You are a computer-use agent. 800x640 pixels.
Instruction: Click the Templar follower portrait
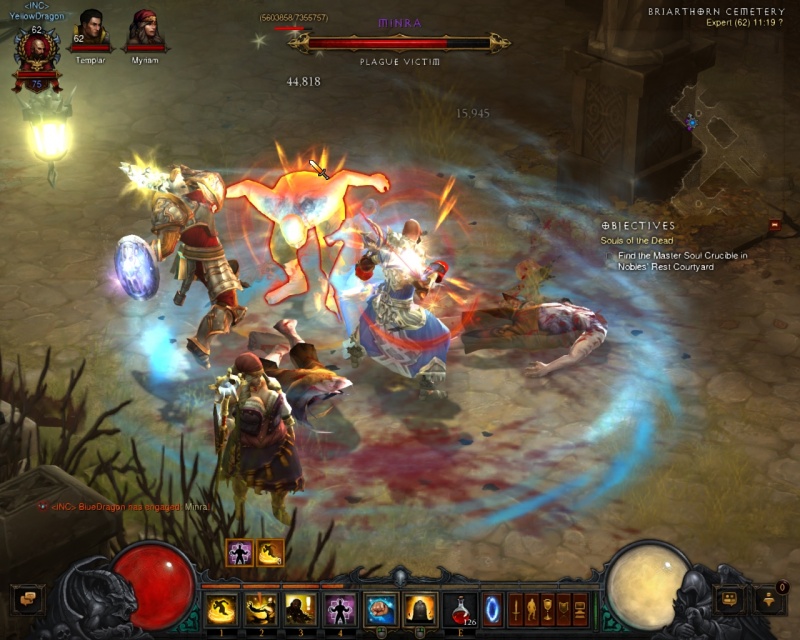(x=91, y=28)
